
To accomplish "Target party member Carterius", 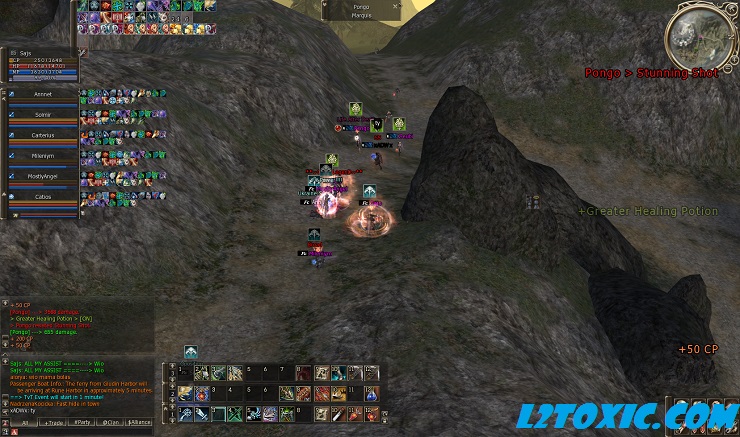I will [x=42, y=136].
